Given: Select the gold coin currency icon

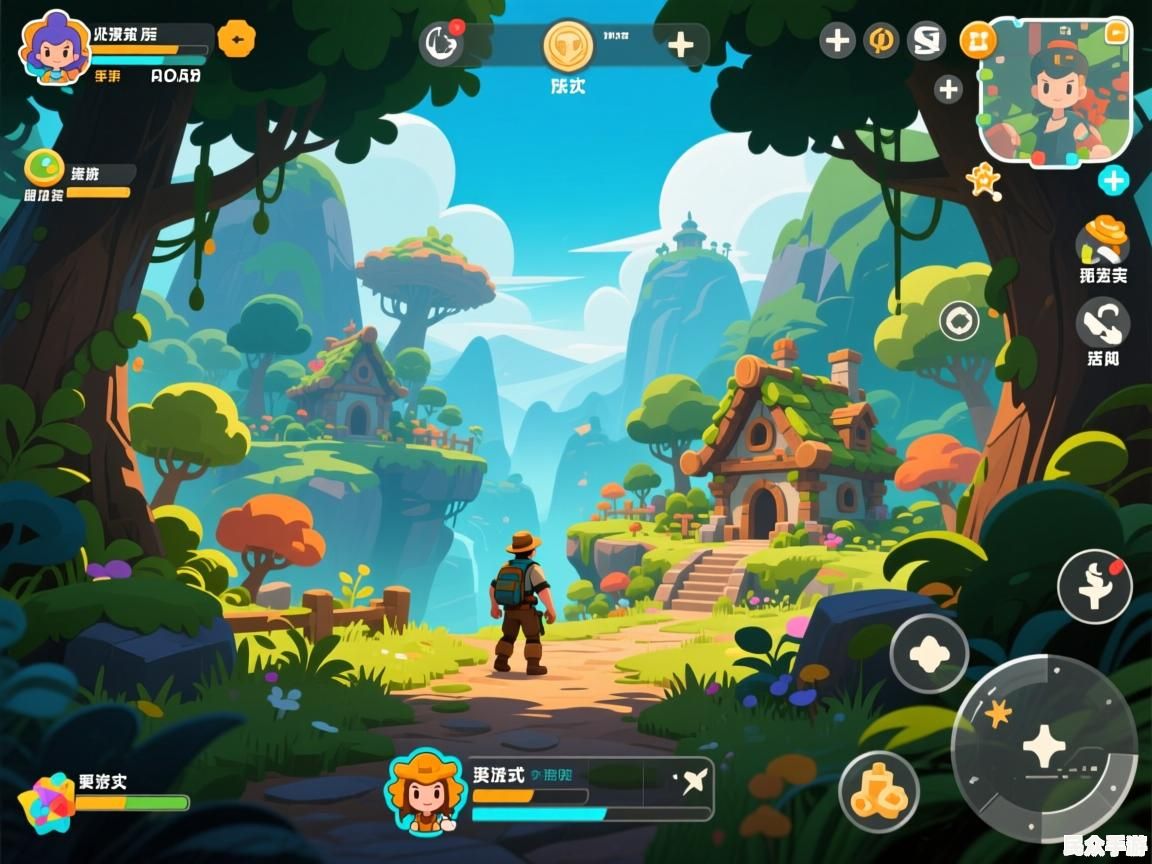Looking at the screenshot, I should 568,44.
